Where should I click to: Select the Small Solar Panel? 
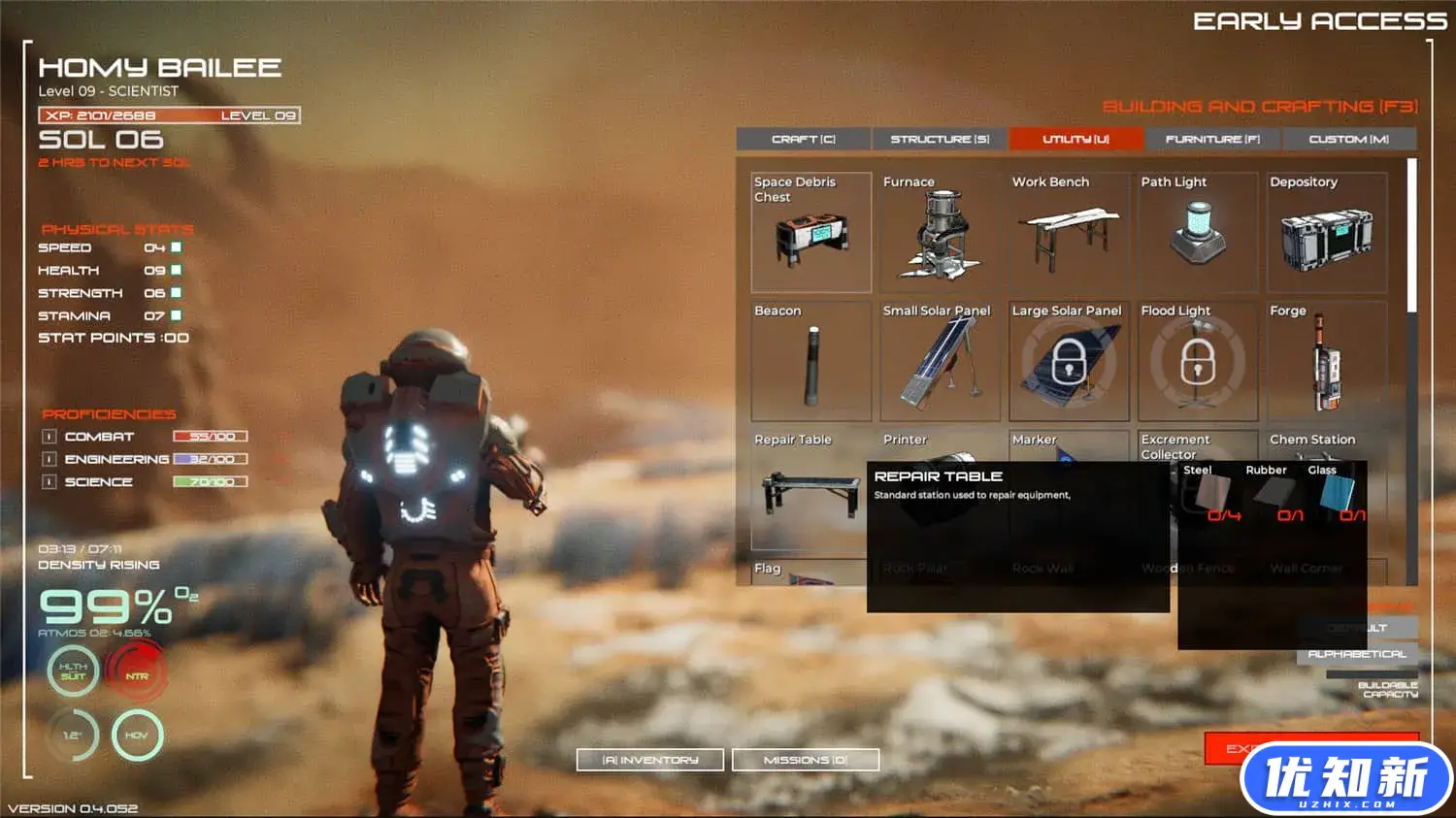tap(940, 362)
